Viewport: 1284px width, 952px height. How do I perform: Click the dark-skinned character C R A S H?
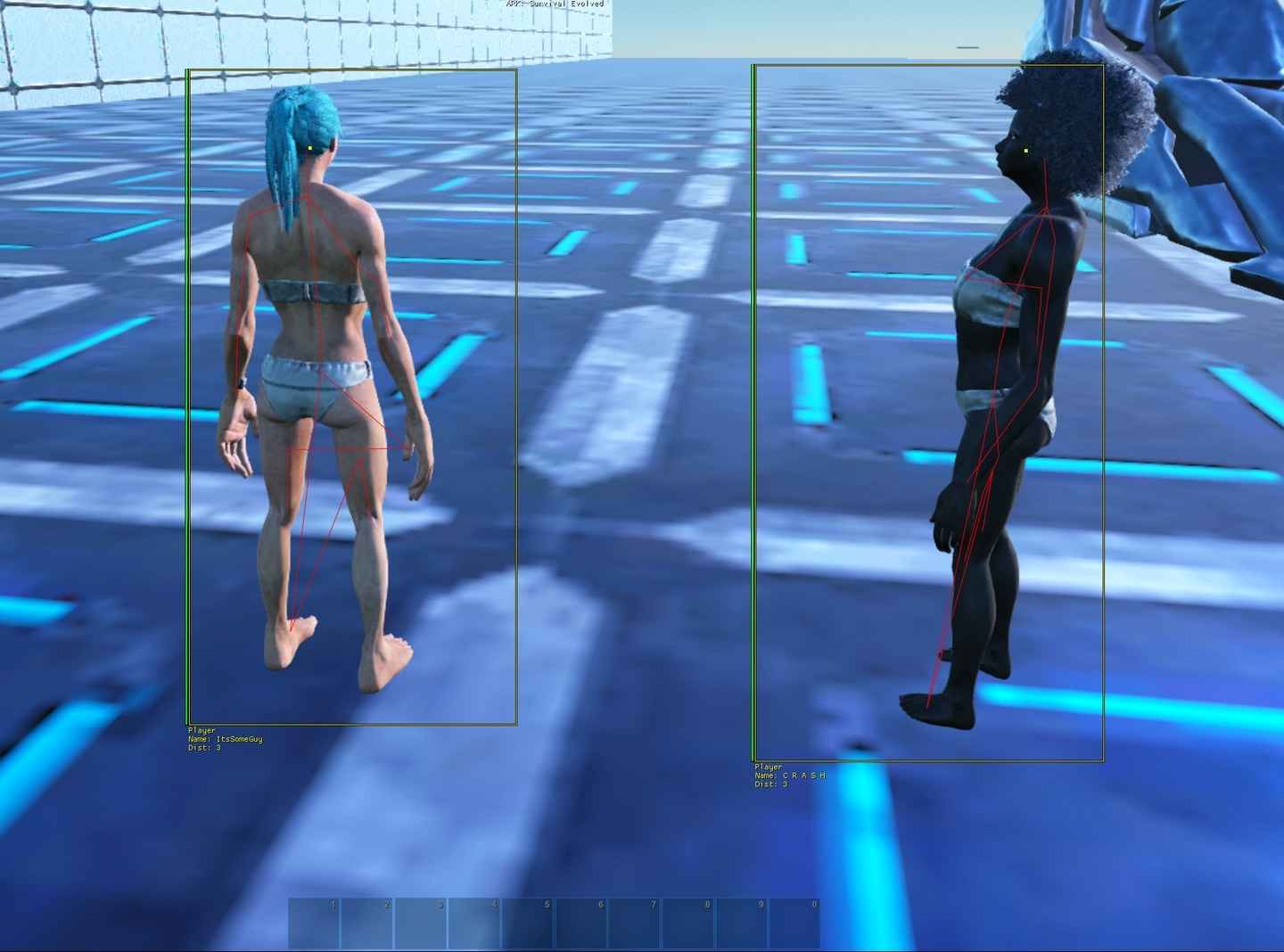[999, 357]
